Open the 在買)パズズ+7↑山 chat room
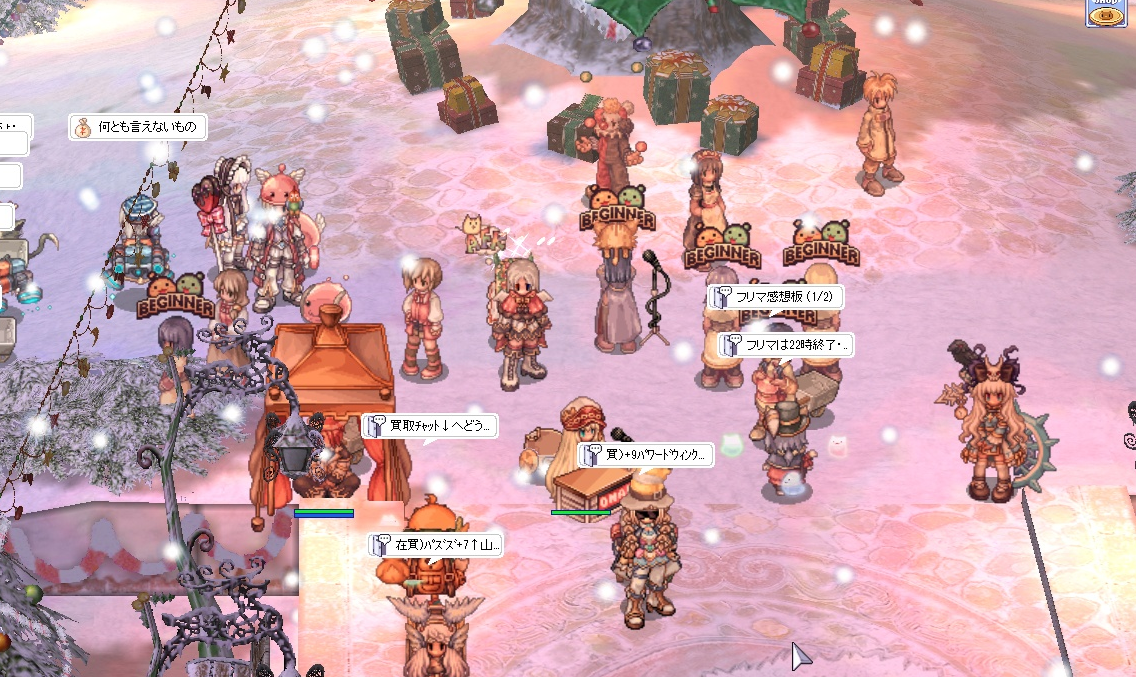Viewport: 1136px width, 677px height. click(x=435, y=545)
